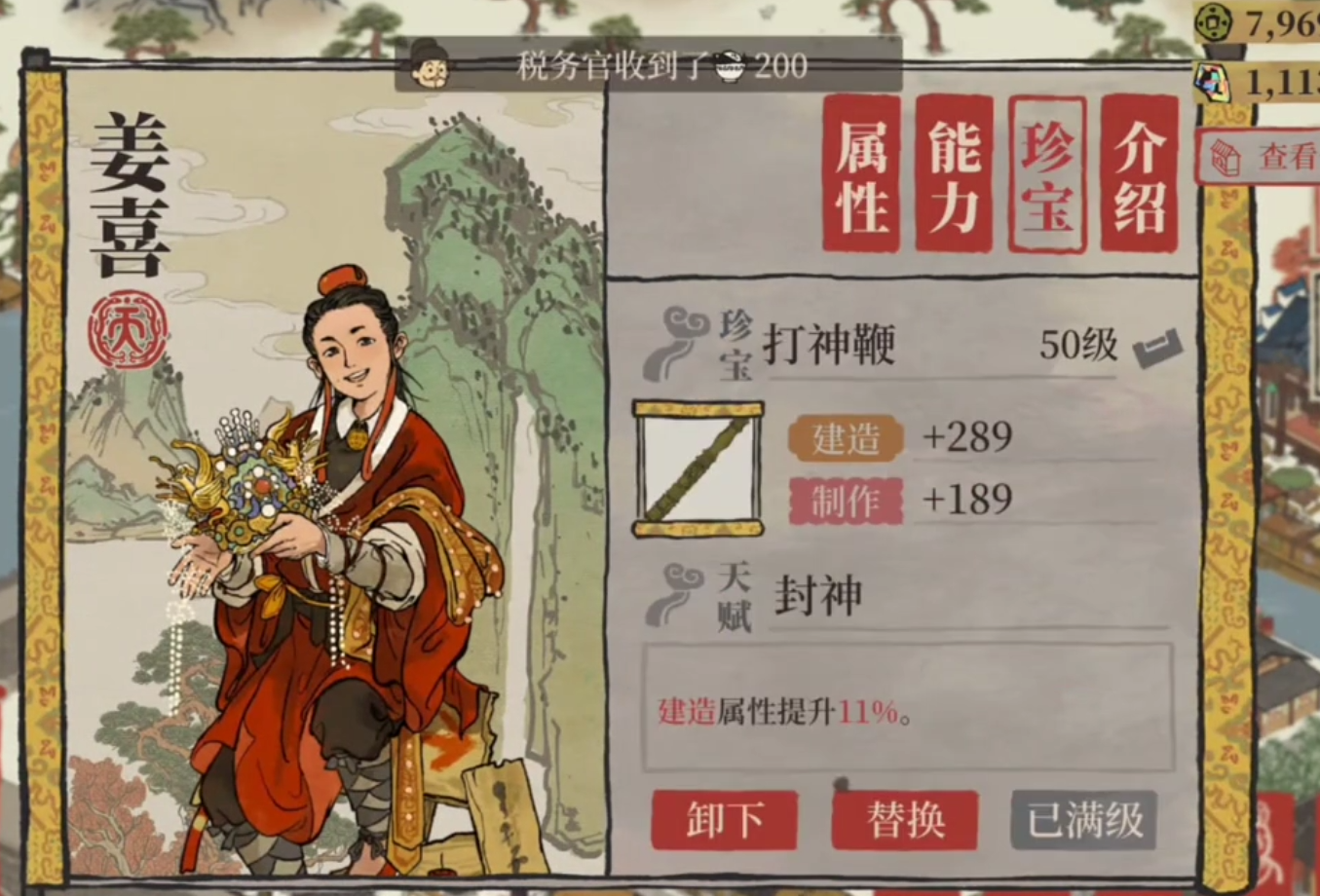The height and width of the screenshot is (896, 1320).
Task: Click the 打神鞭 treasure thumbnail
Action: (698, 468)
